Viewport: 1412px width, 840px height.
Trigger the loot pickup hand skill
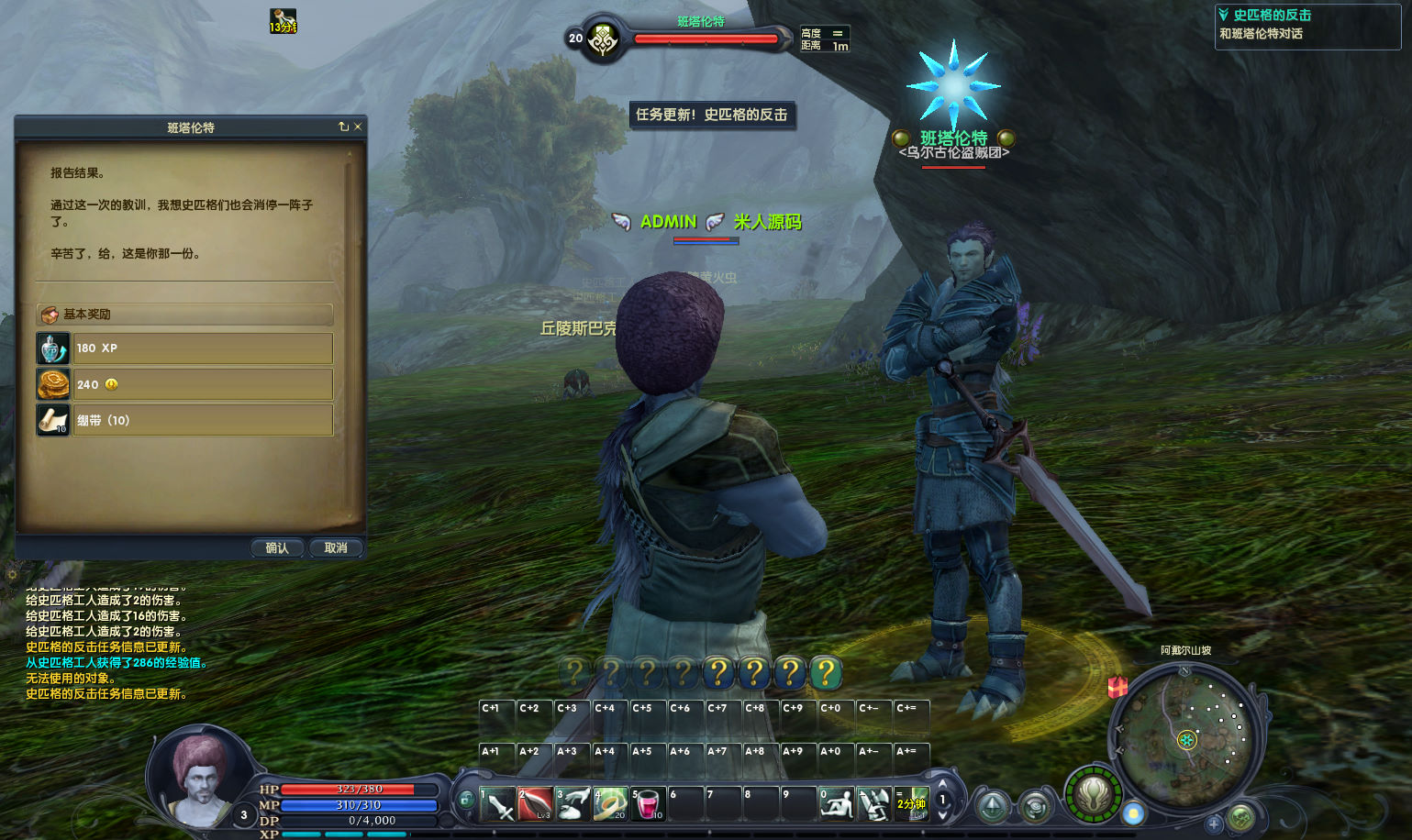[x=573, y=804]
